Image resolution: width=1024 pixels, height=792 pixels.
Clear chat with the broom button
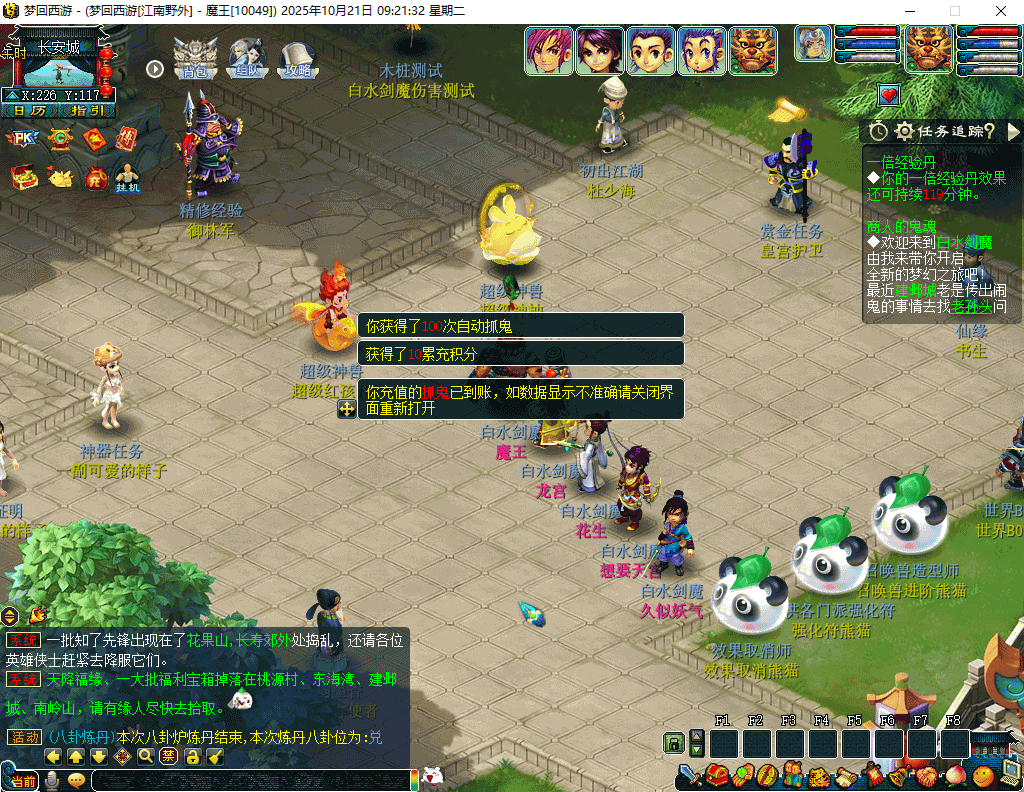215,756
